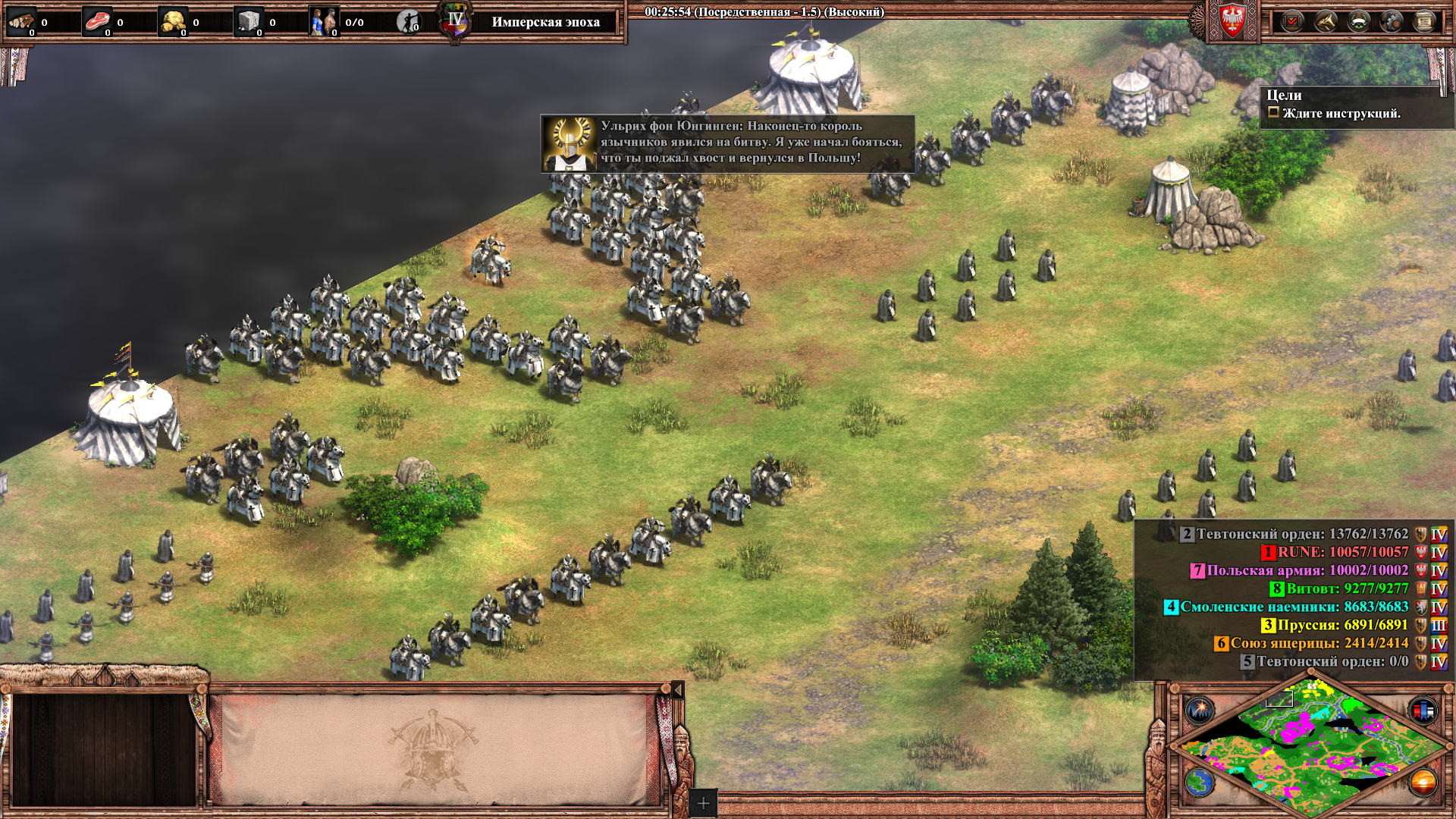This screenshot has width=1456, height=819.
Task: Open chat with the golden horn icon
Action: 1325,21
